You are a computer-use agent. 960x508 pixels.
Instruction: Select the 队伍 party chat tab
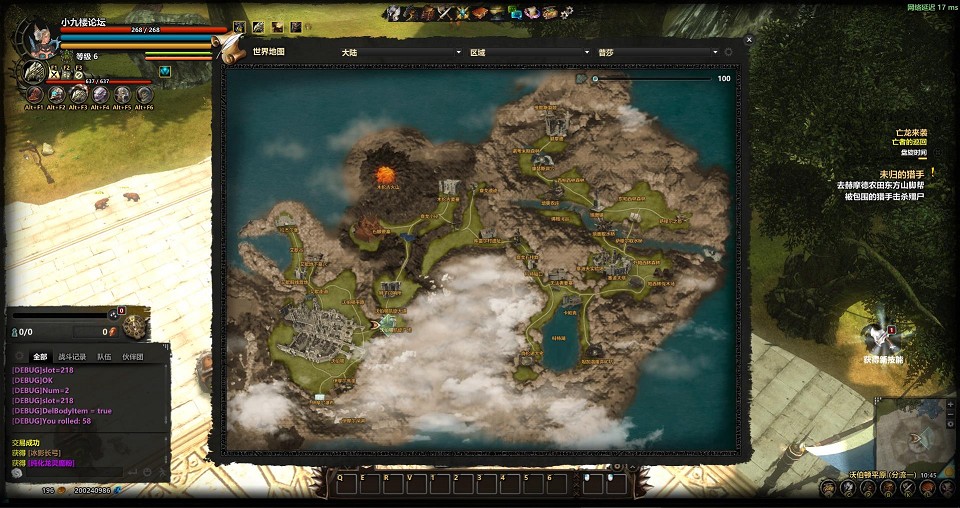[104, 356]
